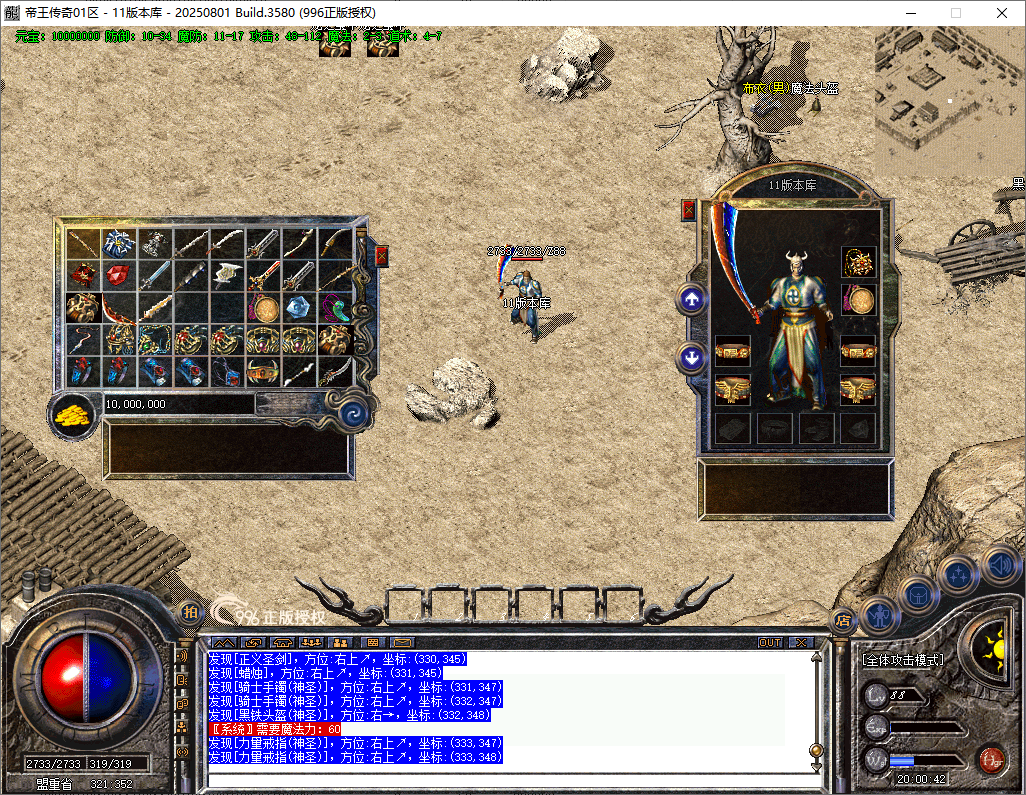Click the gold coin pile icon
1026x795 pixels.
tap(73, 413)
